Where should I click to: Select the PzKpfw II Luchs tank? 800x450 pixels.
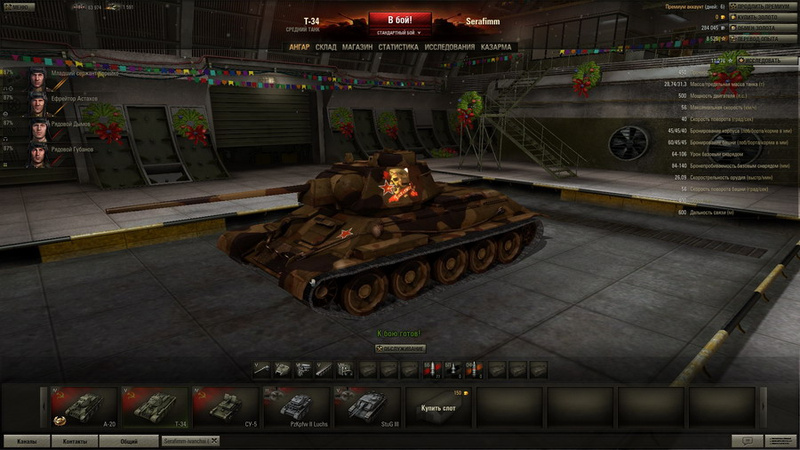pyautogui.click(x=296, y=408)
